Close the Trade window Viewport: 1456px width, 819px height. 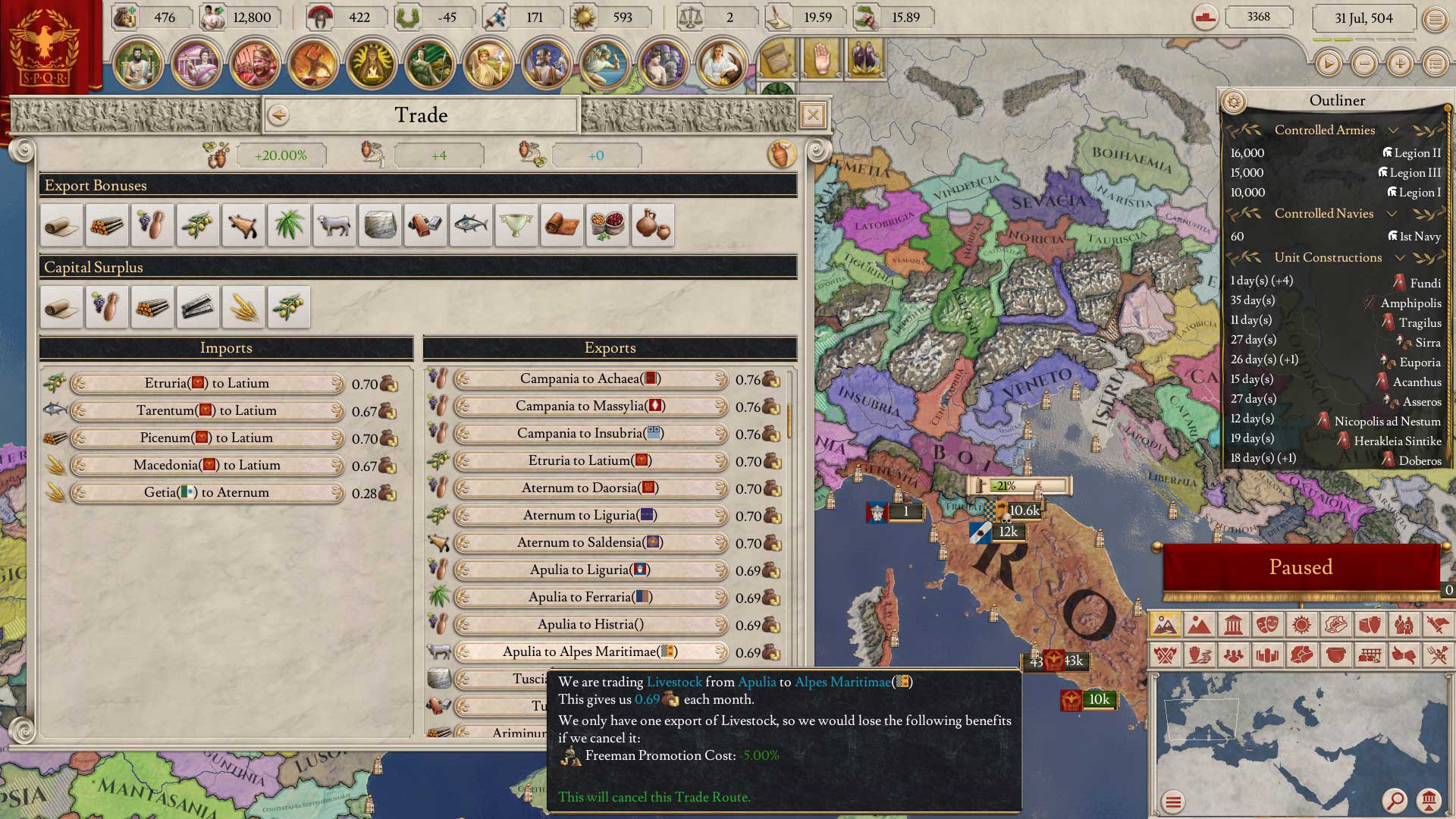coord(812,115)
